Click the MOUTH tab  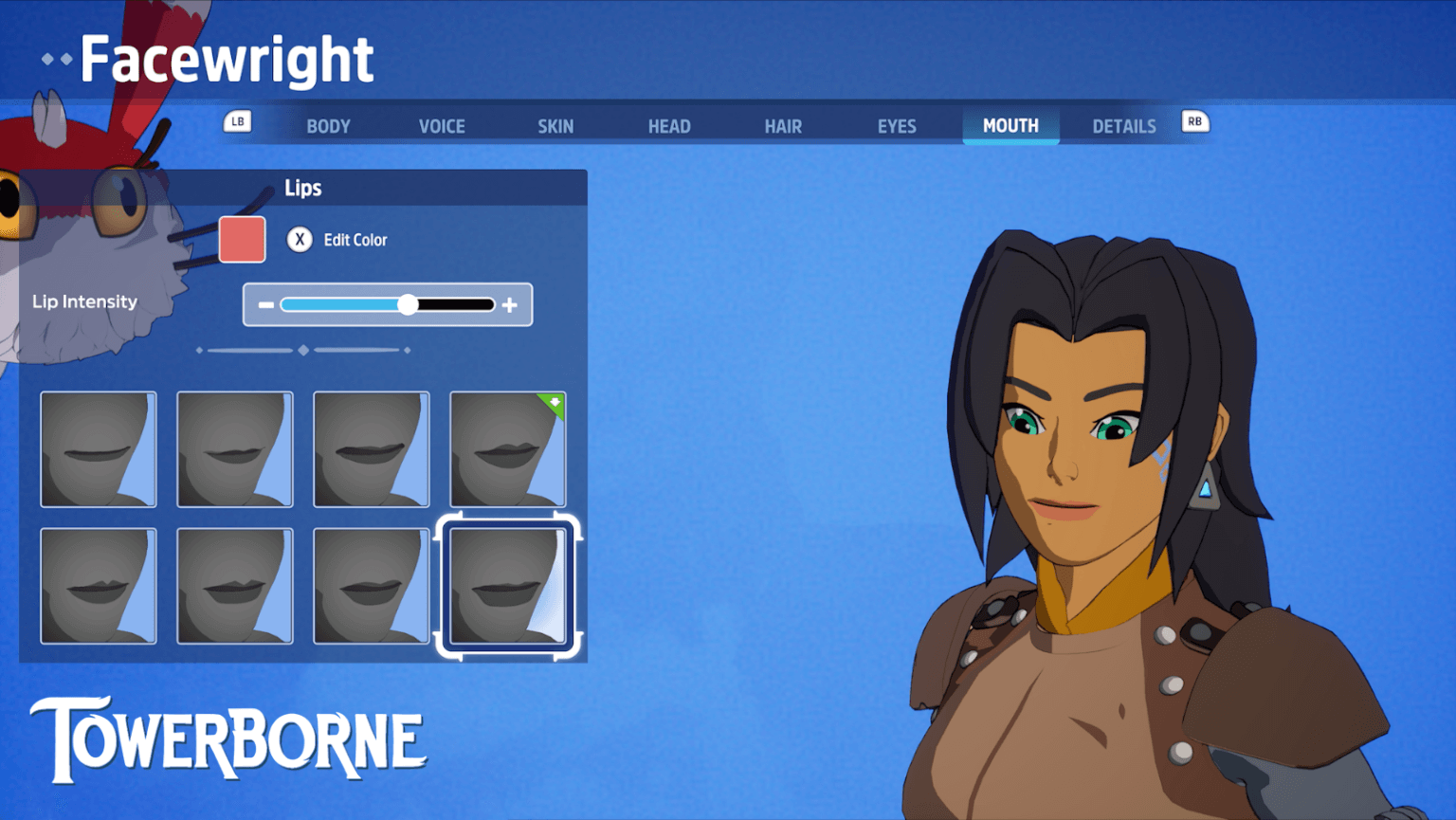[x=1010, y=126]
